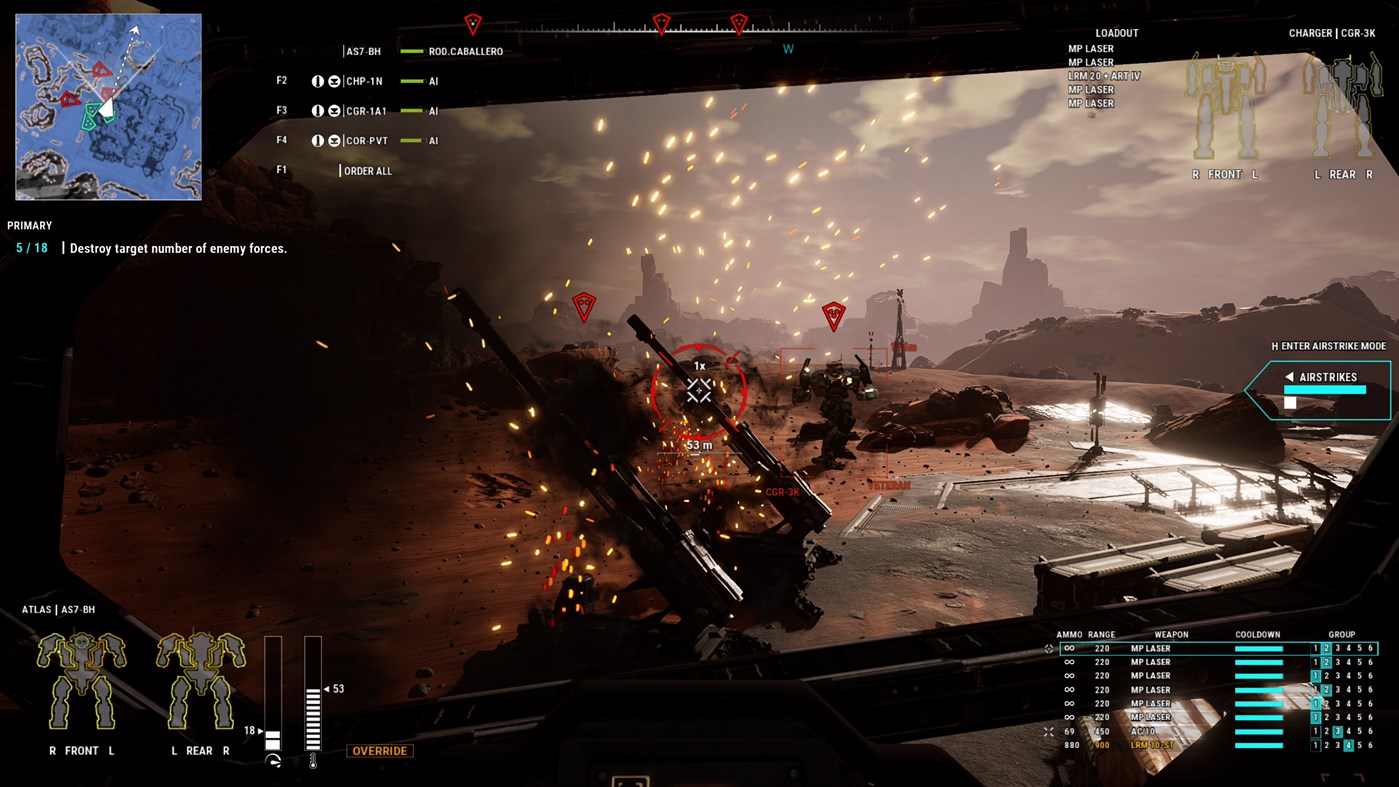Click the mech icon next to CGR-1A1
The height and width of the screenshot is (787, 1399).
(336, 110)
